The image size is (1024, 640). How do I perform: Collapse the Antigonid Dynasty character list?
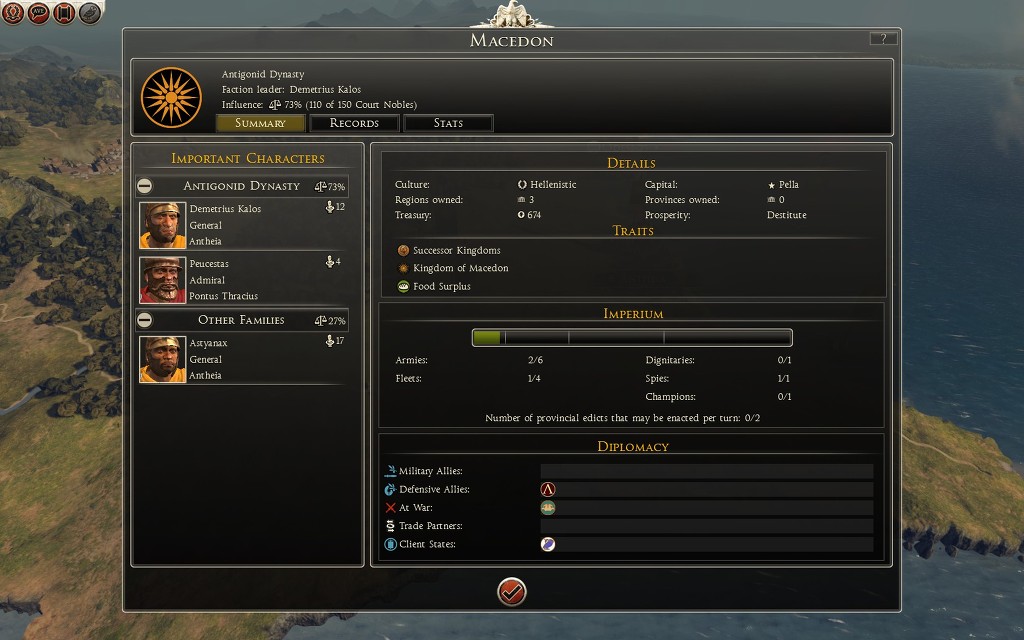145,186
